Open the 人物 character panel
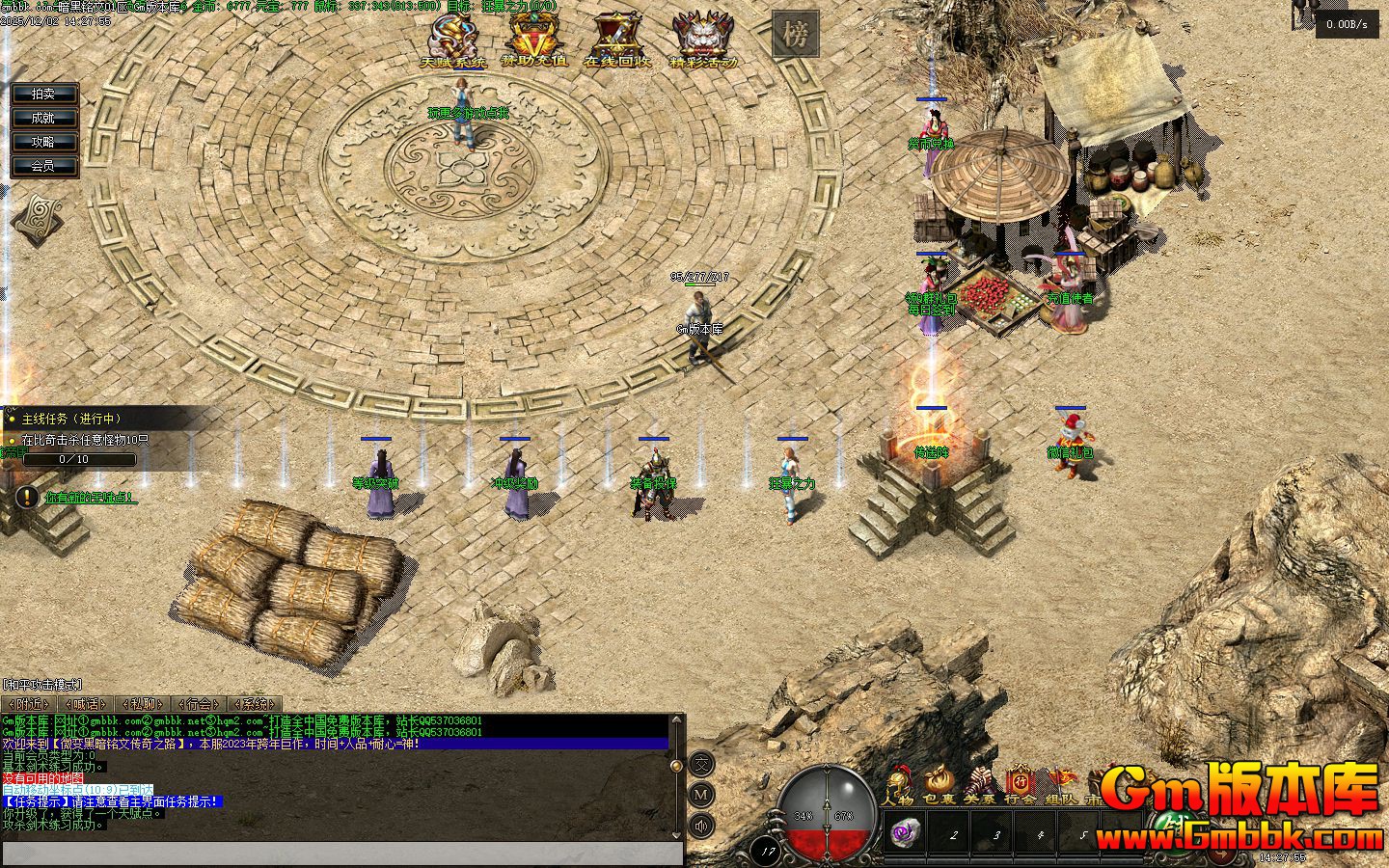The image size is (1389, 868). (x=898, y=785)
